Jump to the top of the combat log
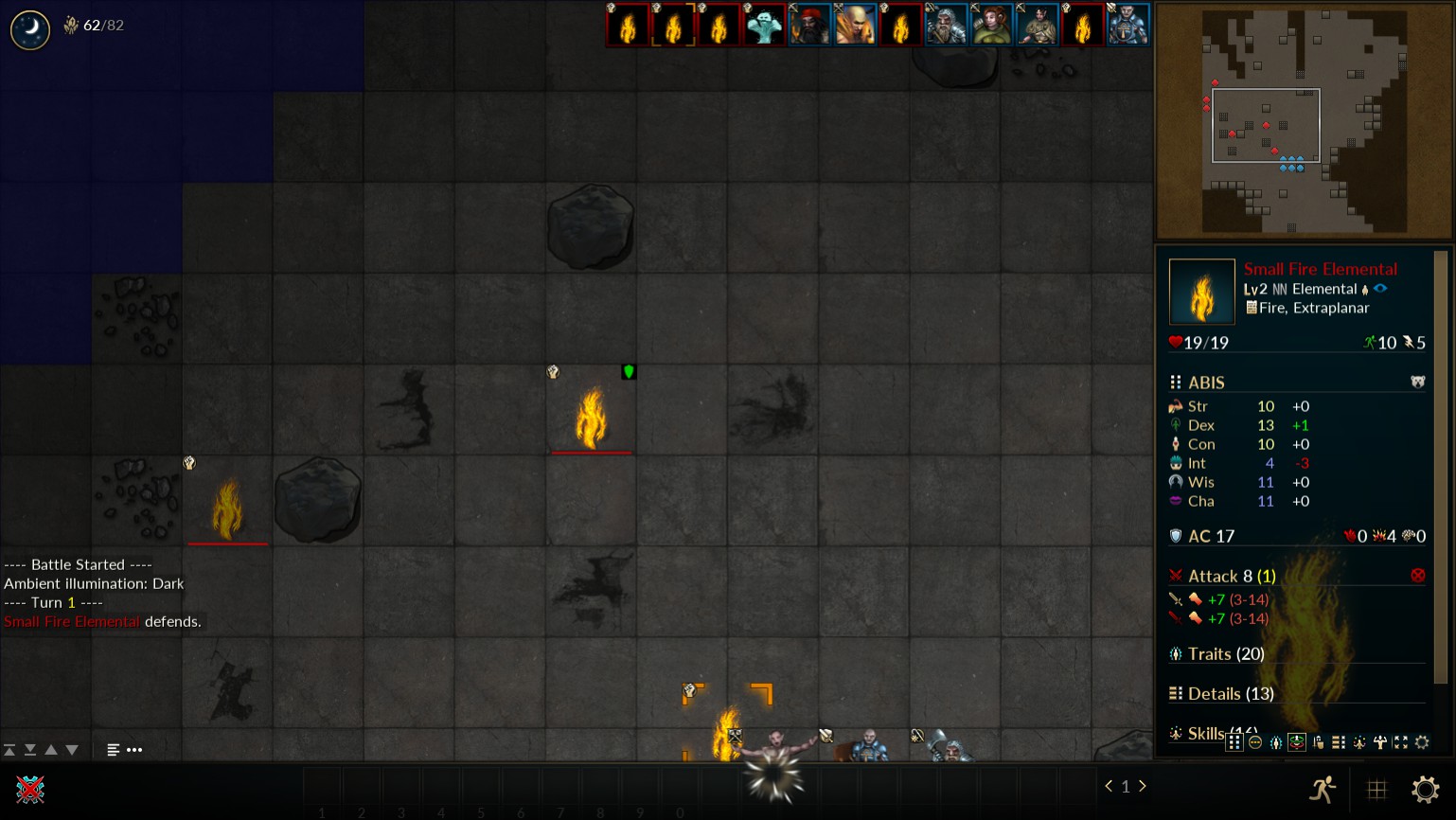The image size is (1456, 820). coord(9,750)
